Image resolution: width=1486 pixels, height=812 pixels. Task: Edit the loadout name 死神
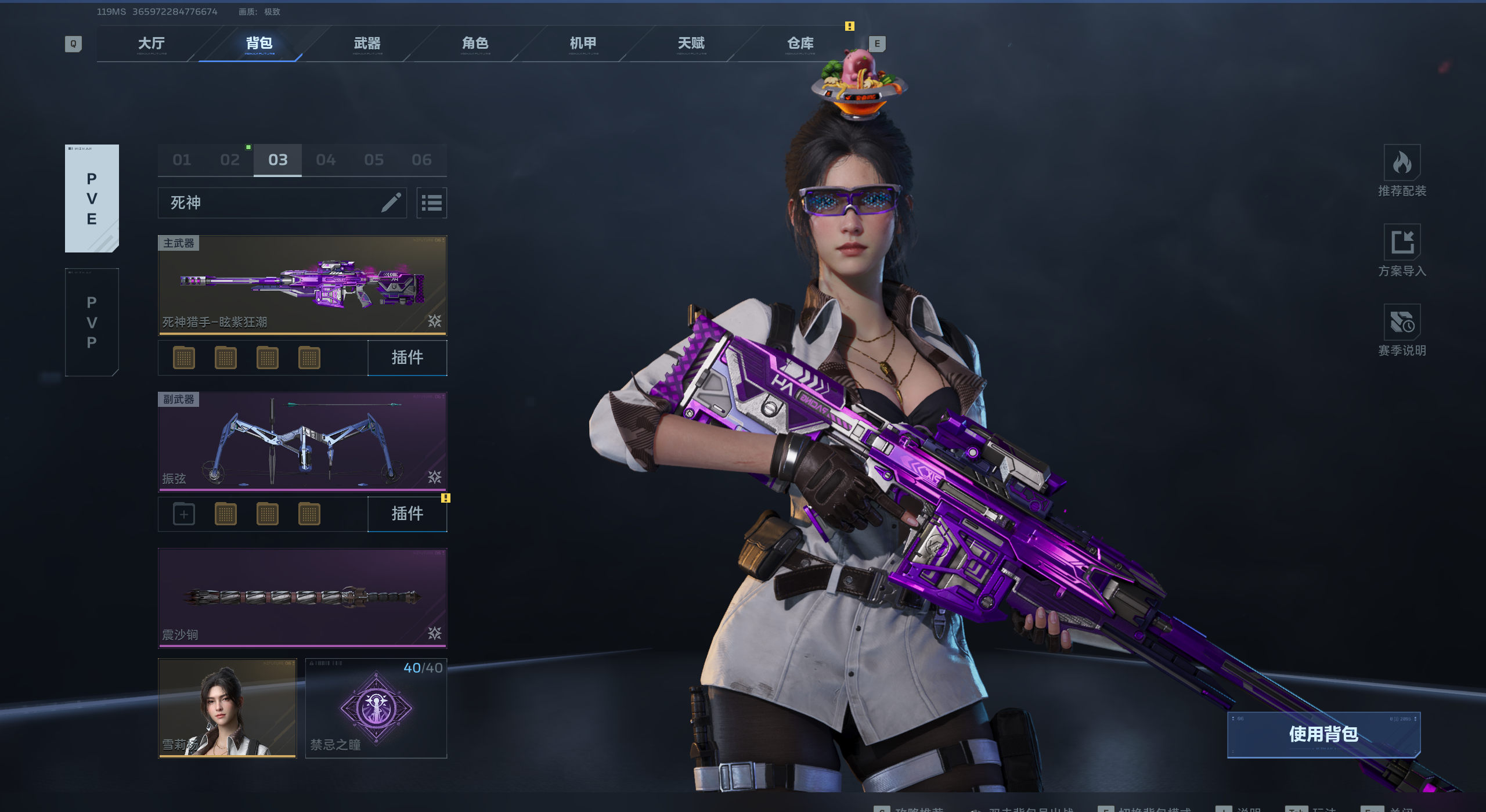(391, 203)
